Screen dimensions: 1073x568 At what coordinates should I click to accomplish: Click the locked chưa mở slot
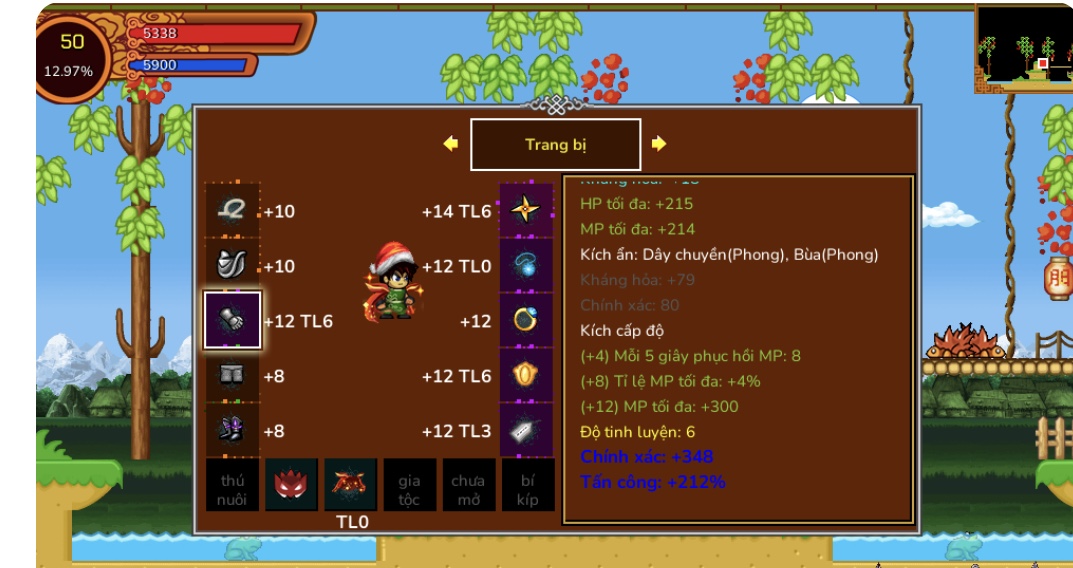tap(468, 486)
